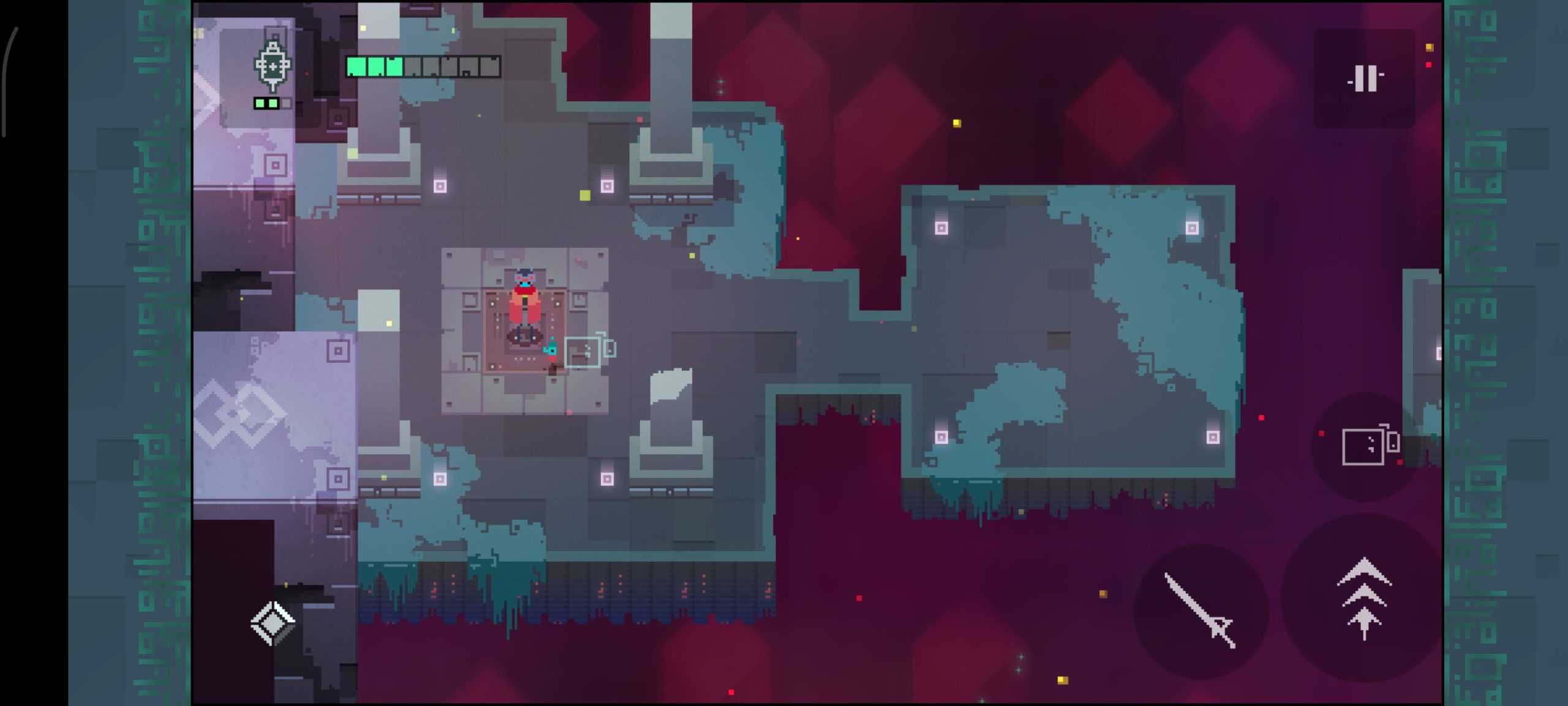Tap the diamond icon button

tap(273, 623)
